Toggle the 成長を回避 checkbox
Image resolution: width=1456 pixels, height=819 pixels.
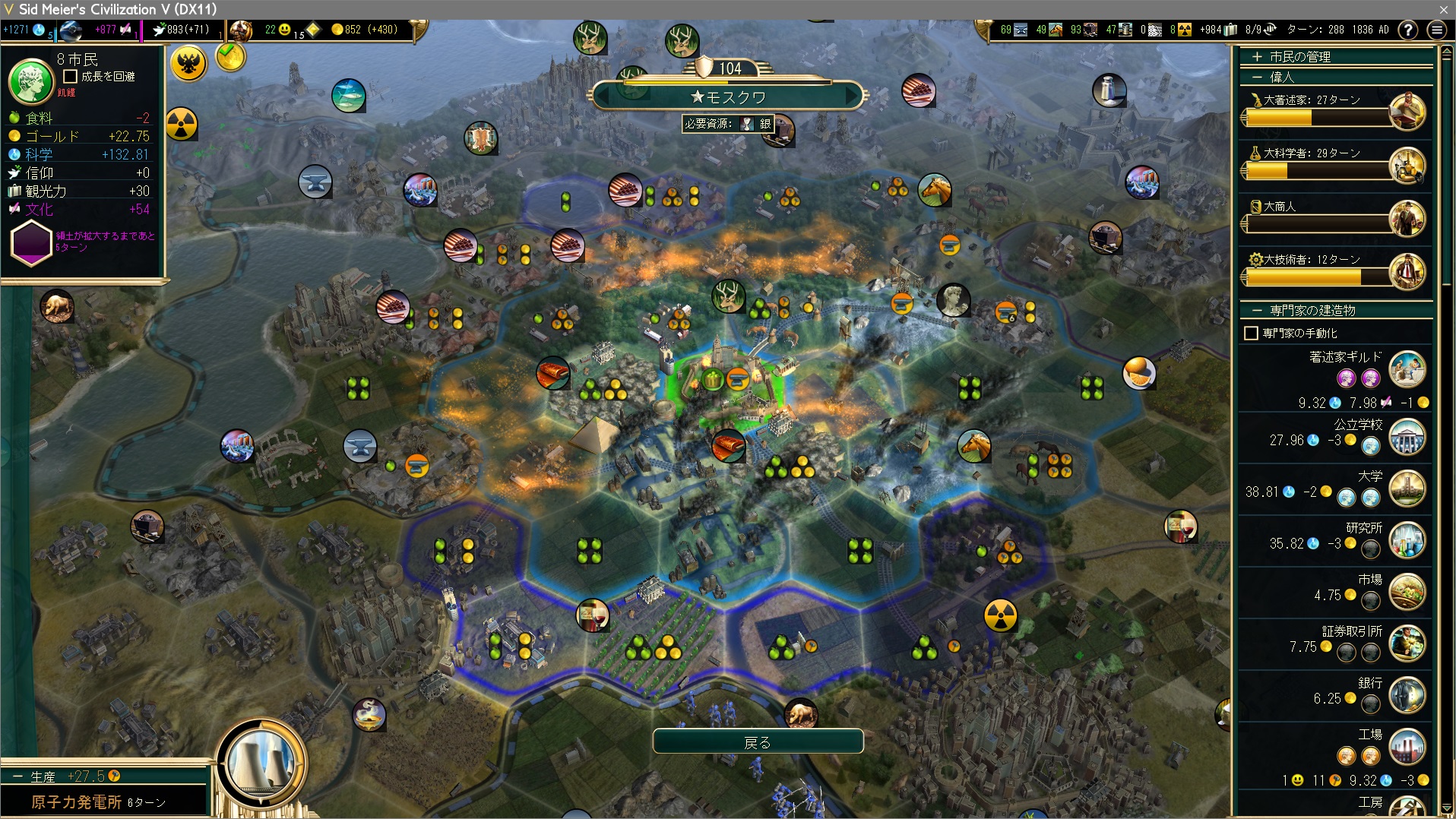tap(71, 76)
